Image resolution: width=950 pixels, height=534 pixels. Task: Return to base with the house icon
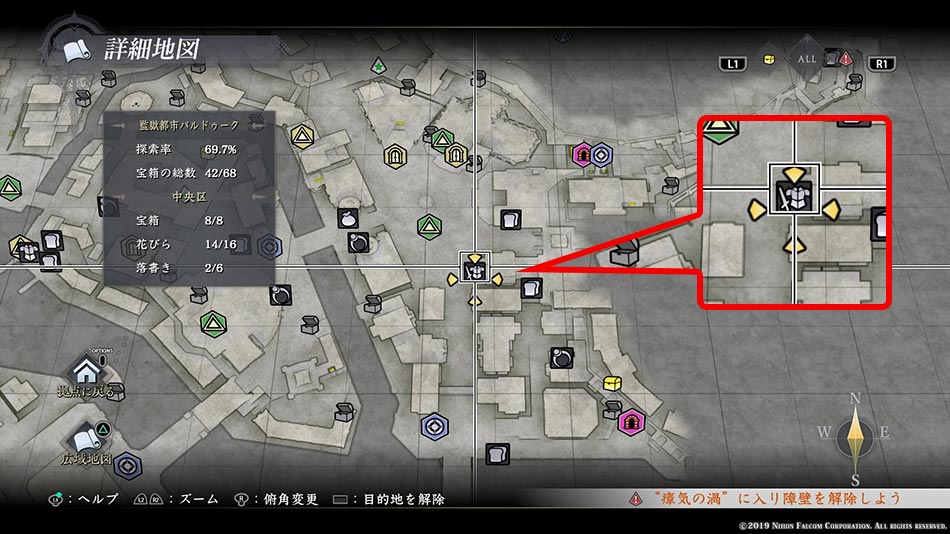click(88, 371)
